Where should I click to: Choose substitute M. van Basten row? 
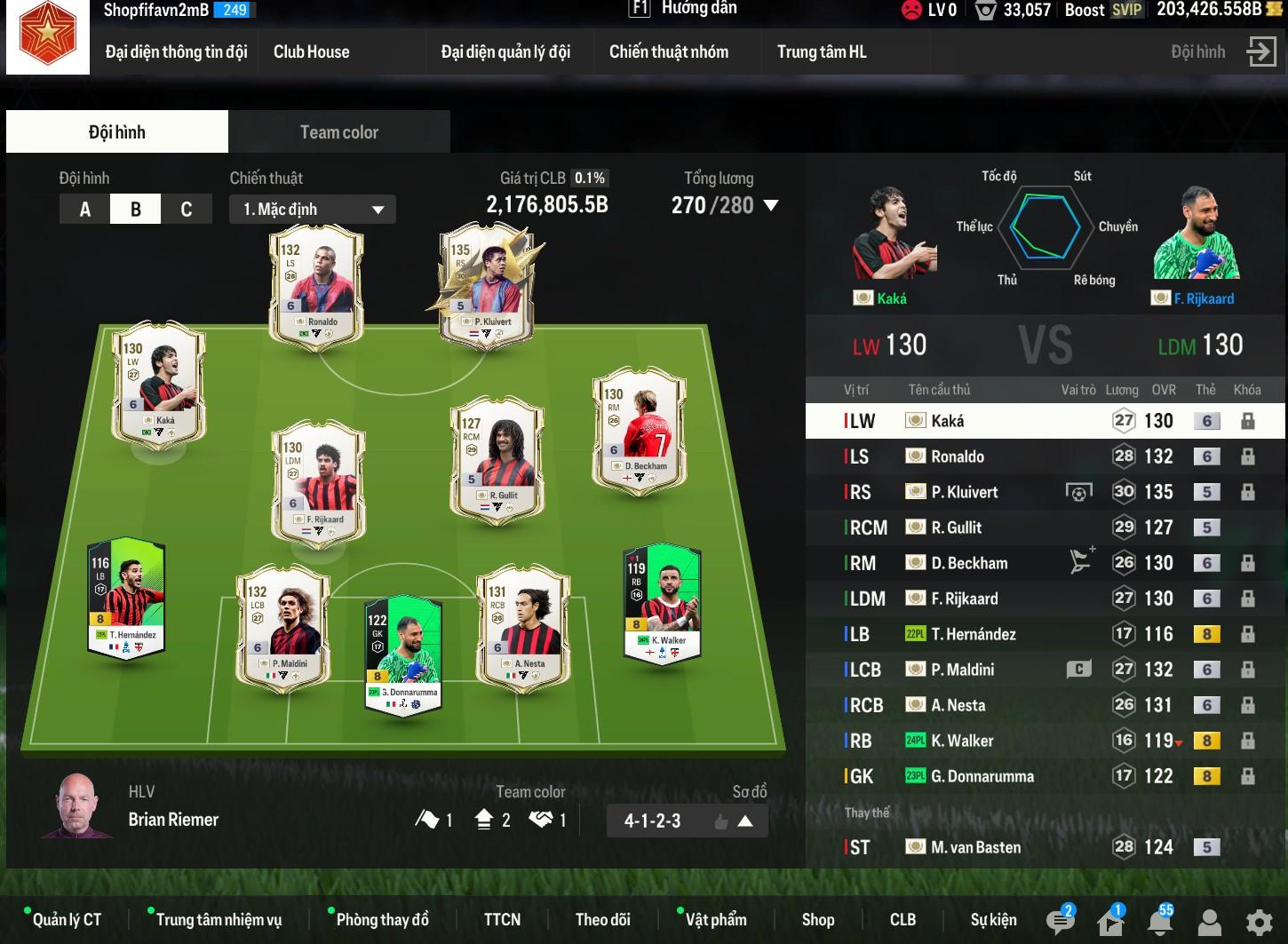(x=975, y=847)
